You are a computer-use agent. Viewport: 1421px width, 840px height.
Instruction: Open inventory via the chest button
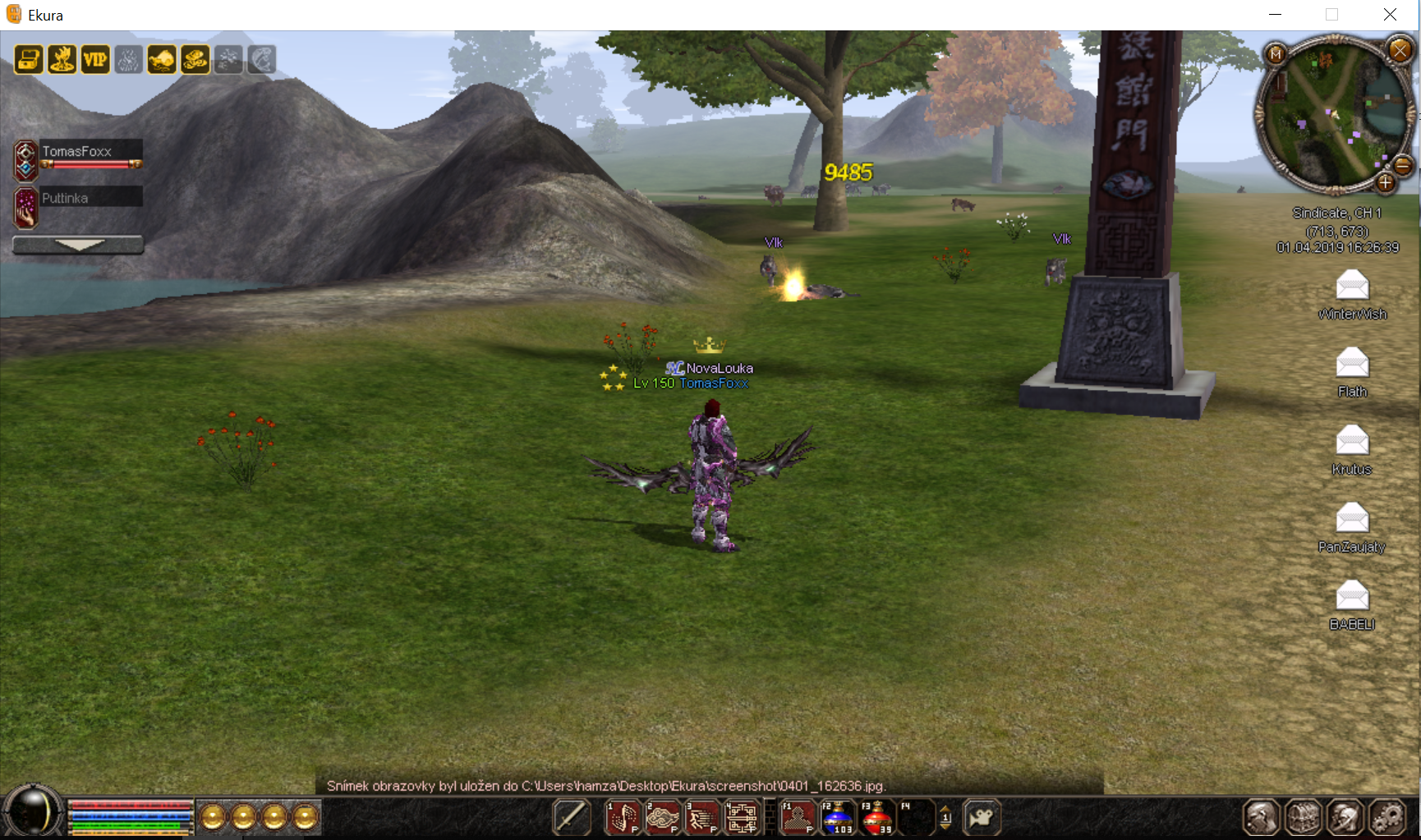click(1303, 818)
